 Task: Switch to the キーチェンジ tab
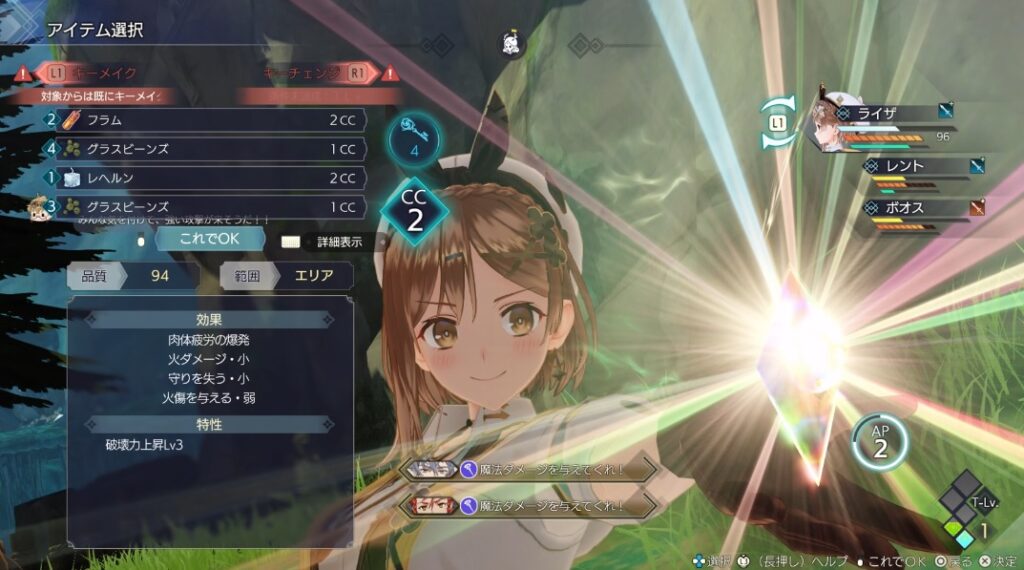tap(312, 73)
